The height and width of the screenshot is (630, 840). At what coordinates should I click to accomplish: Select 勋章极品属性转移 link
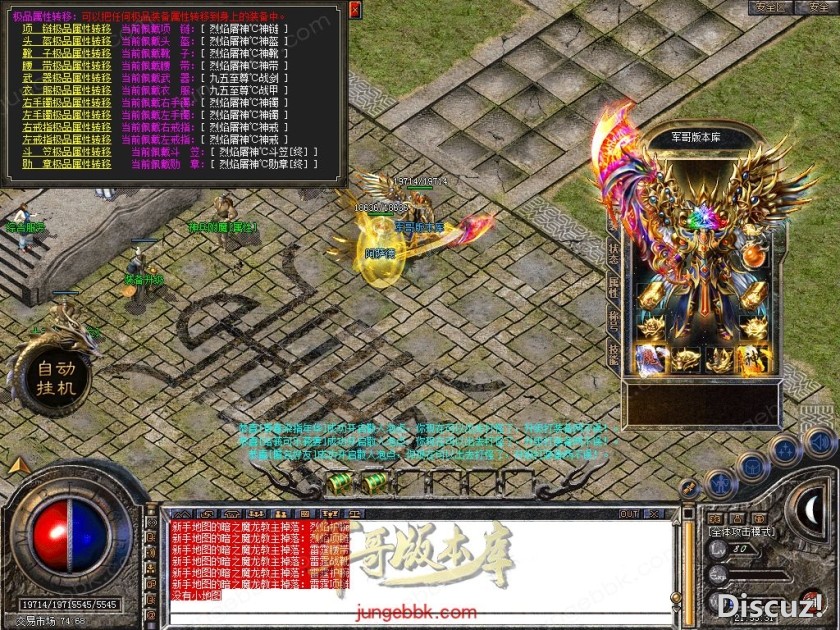67,163
